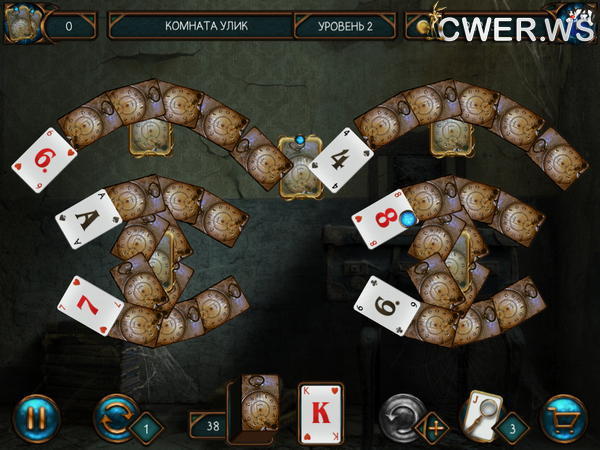
Task: Play the 6 of clubs card
Action: (x=386, y=306)
